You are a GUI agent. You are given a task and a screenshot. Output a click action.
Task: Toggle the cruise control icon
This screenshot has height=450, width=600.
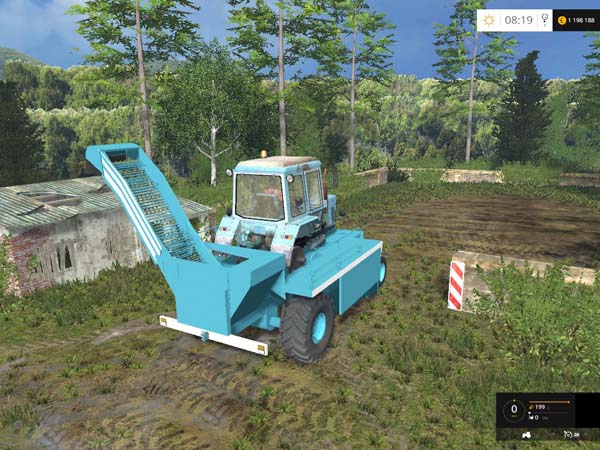pyautogui.click(x=568, y=435)
